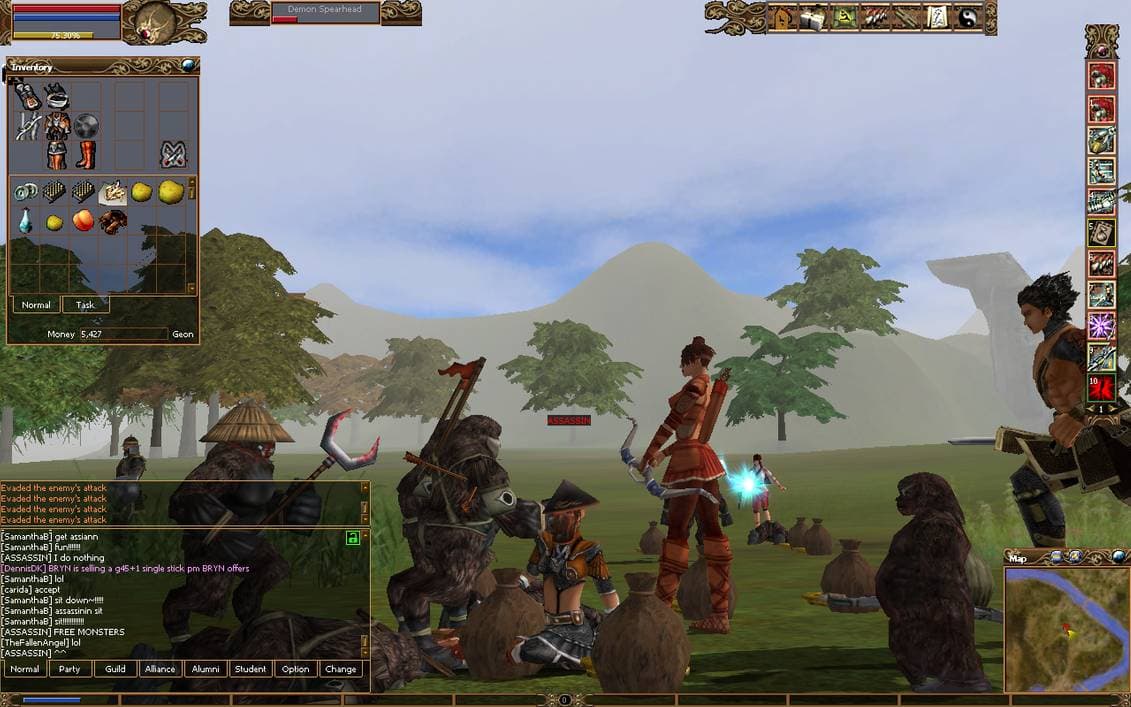The width and height of the screenshot is (1131, 707).
Task: Select the Normal tab in the inventory
Action: coord(36,305)
